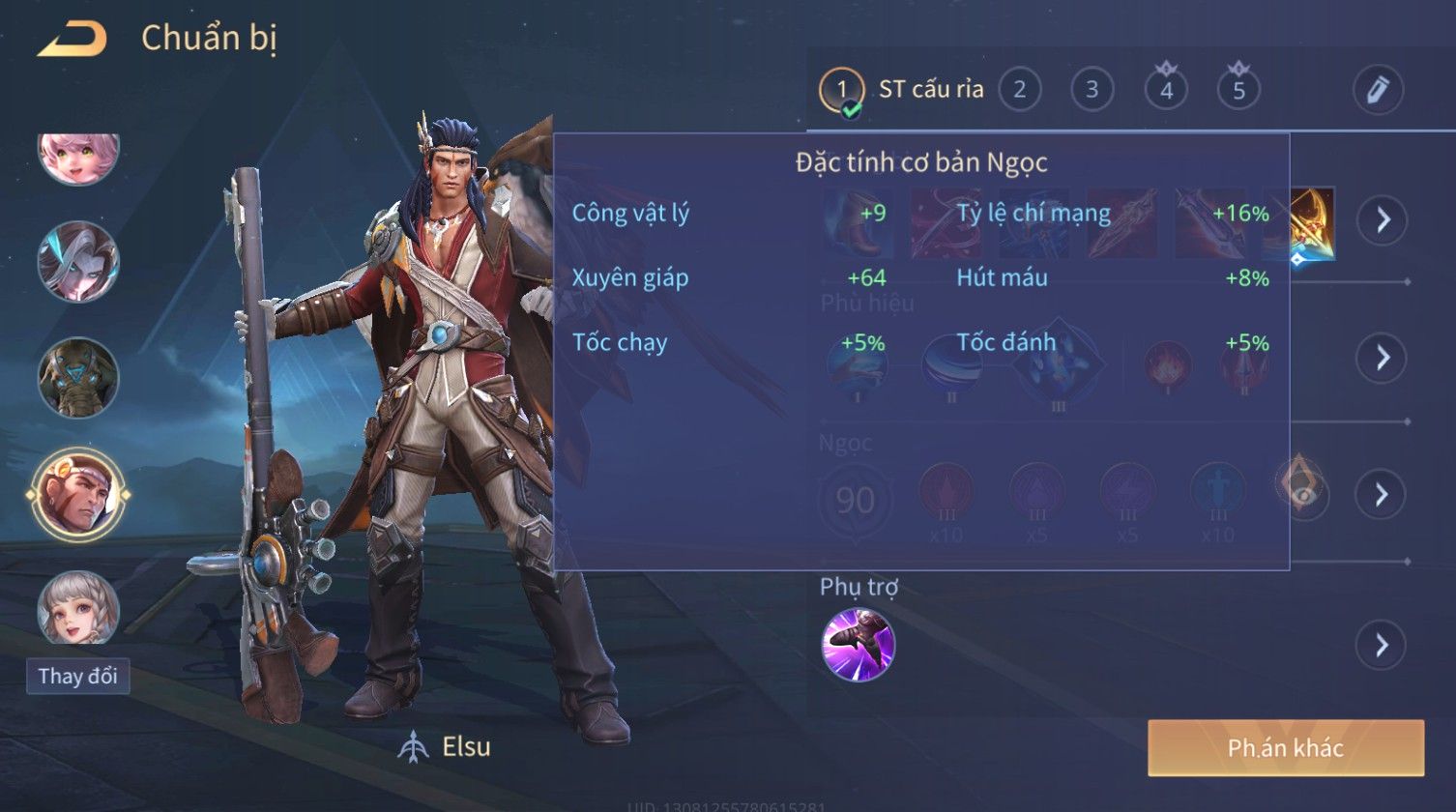1456x812 pixels.
Task: Expand the Ngọc row arrow
Action: tap(1382, 494)
